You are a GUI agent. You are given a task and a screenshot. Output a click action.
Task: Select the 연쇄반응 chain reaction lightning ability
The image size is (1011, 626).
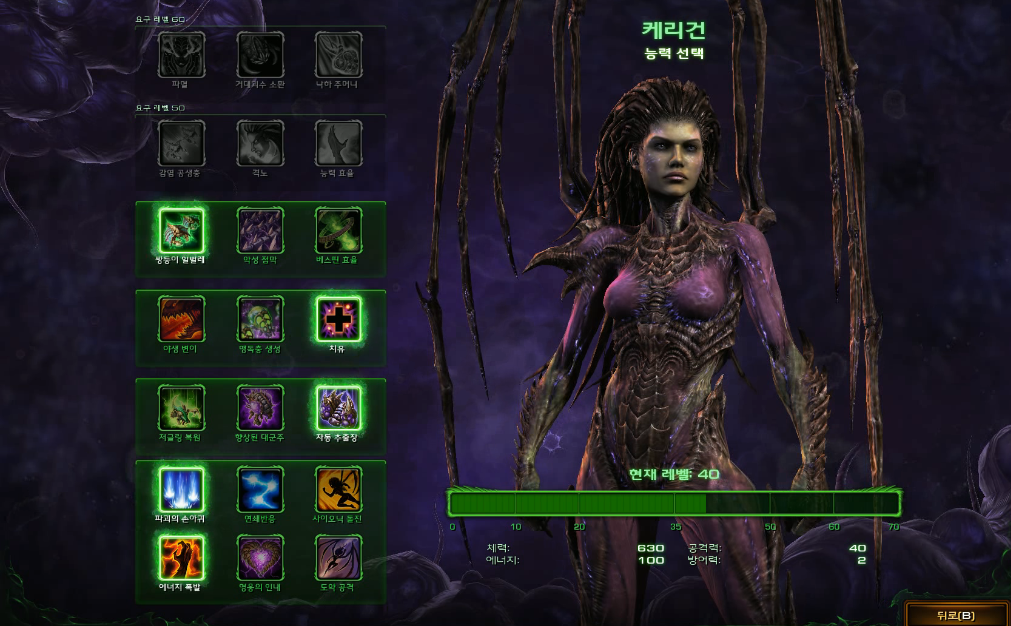[260, 489]
